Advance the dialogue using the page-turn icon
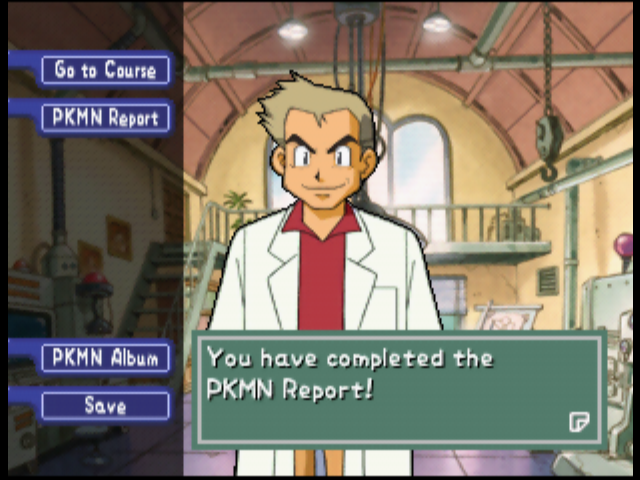The image size is (640, 480). point(579,421)
